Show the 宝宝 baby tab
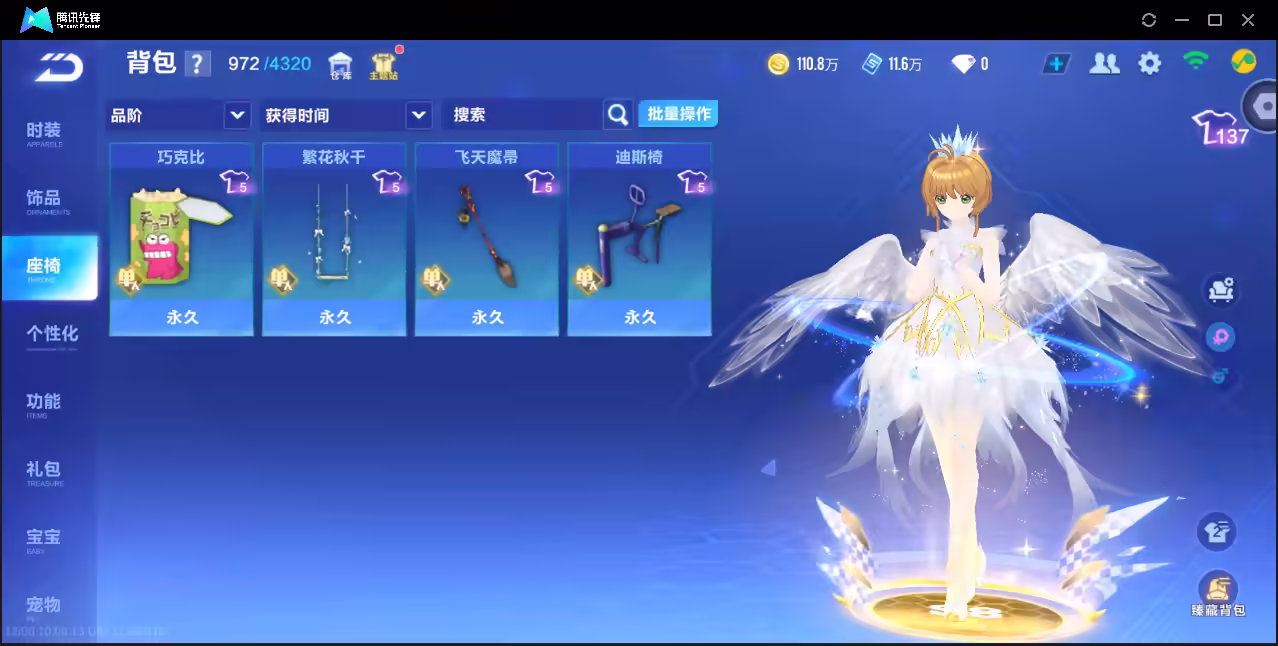This screenshot has height=646, width=1278. (x=44, y=539)
